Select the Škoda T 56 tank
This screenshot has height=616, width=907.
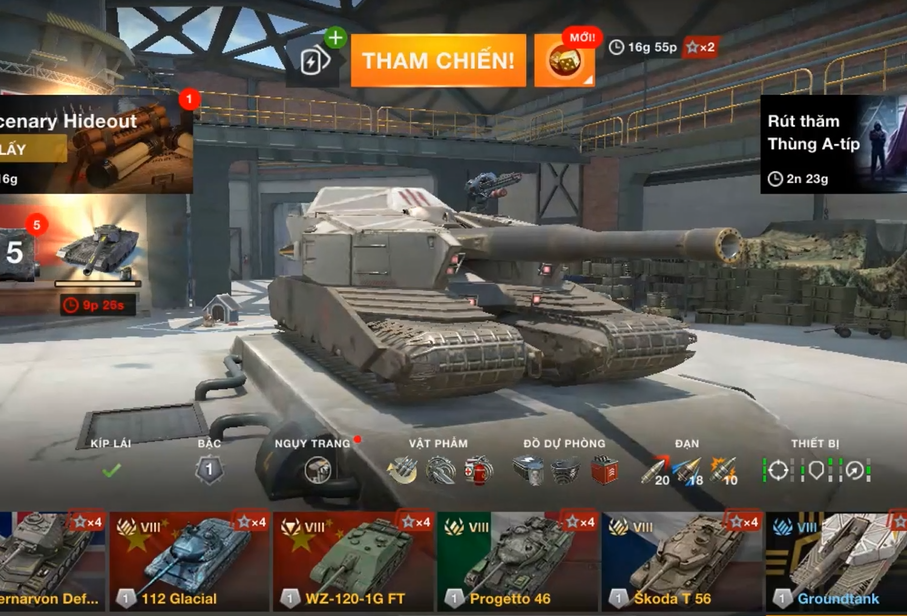(681, 562)
